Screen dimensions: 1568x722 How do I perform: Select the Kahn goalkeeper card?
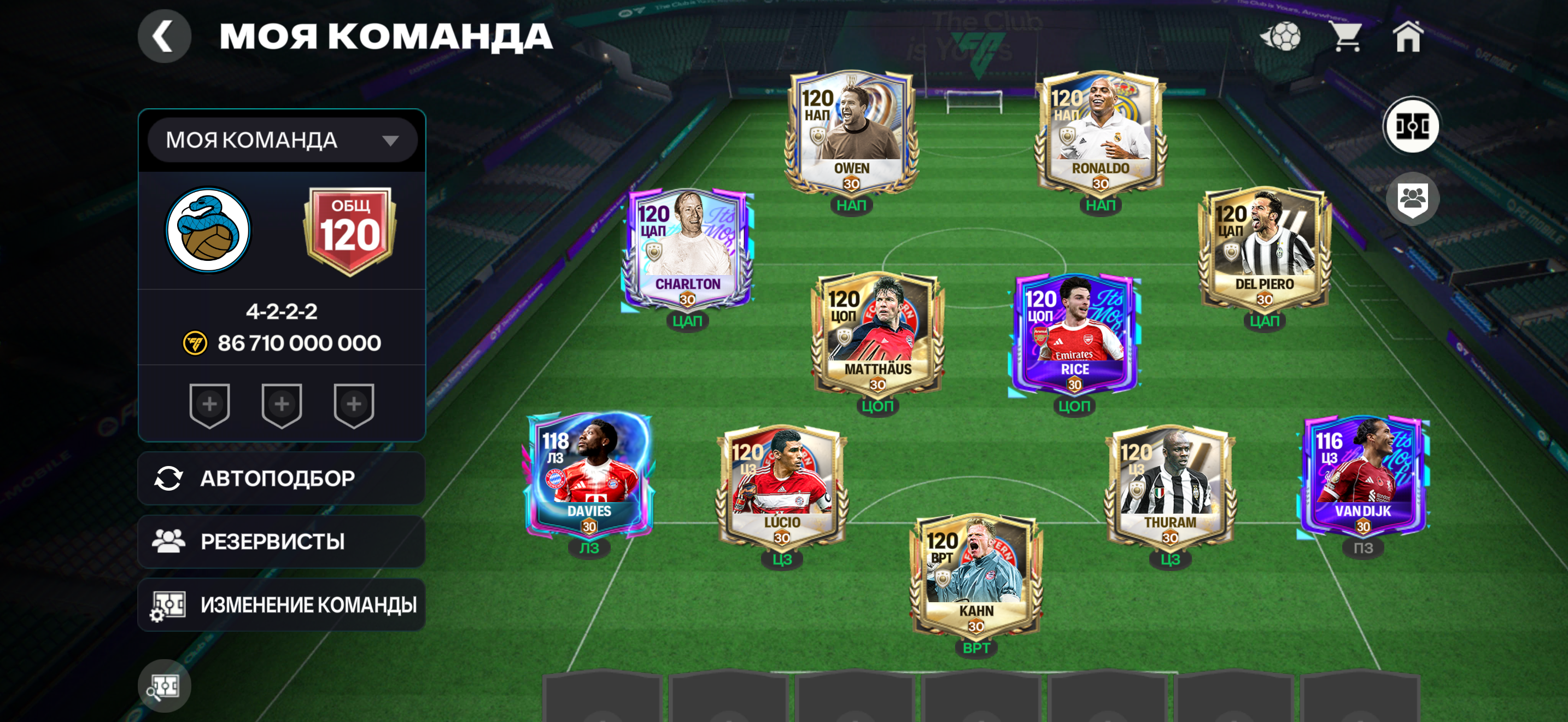click(976, 575)
